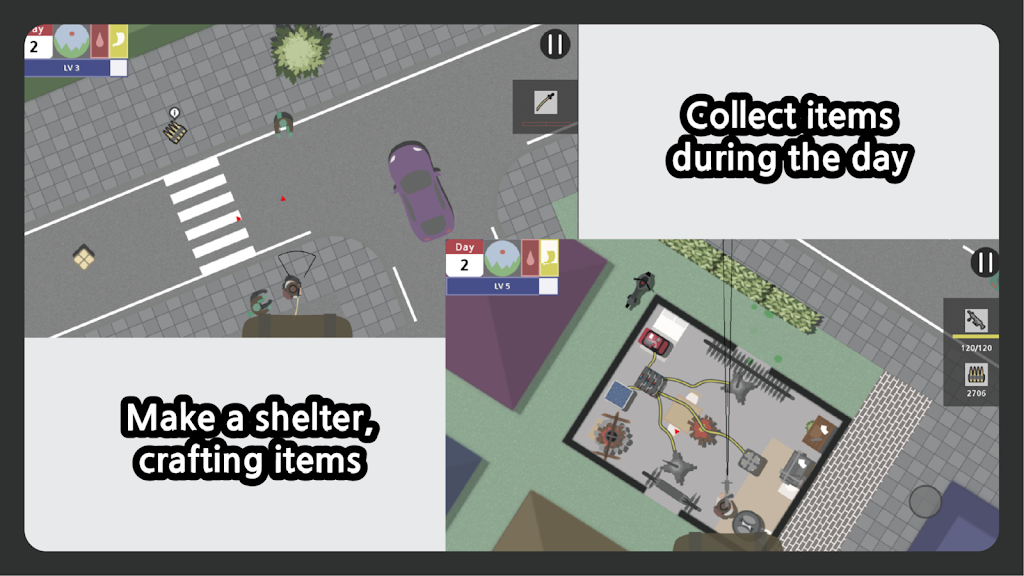Select the katana weapon slot
Image resolution: width=1024 pixels, height=576 pixels.
point(545,103)
